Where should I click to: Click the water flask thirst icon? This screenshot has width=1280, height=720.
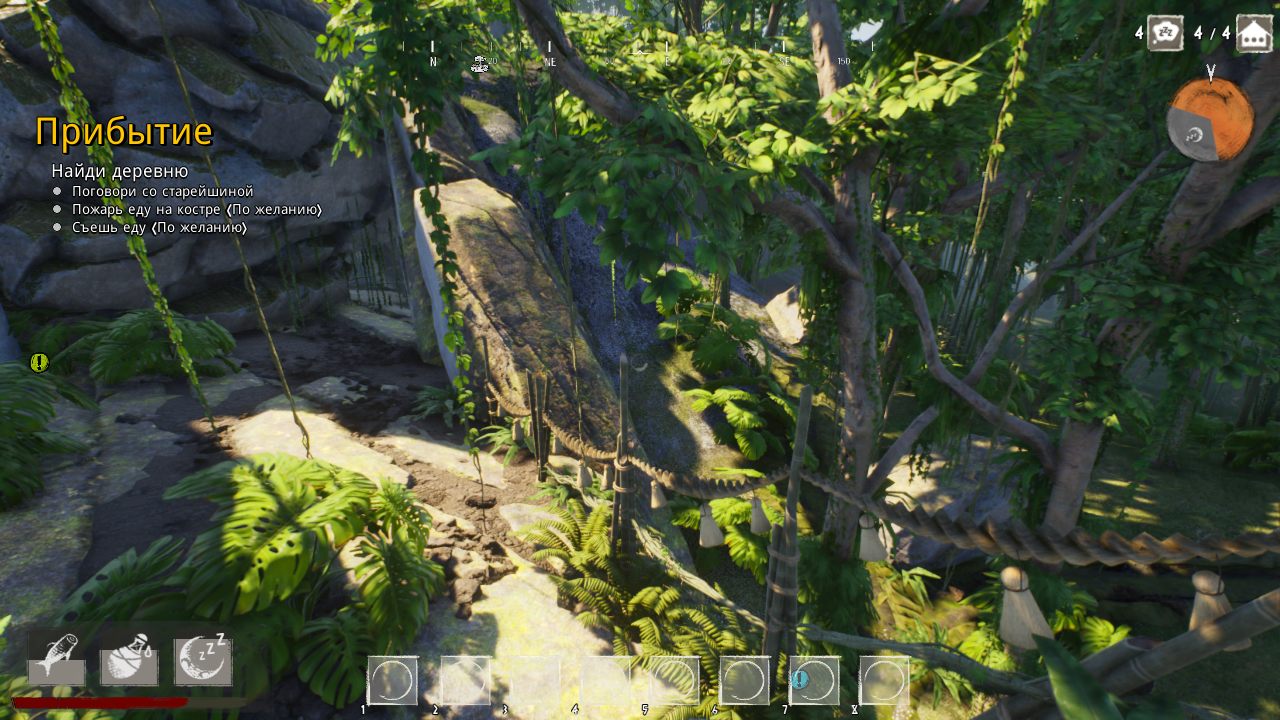129,659
